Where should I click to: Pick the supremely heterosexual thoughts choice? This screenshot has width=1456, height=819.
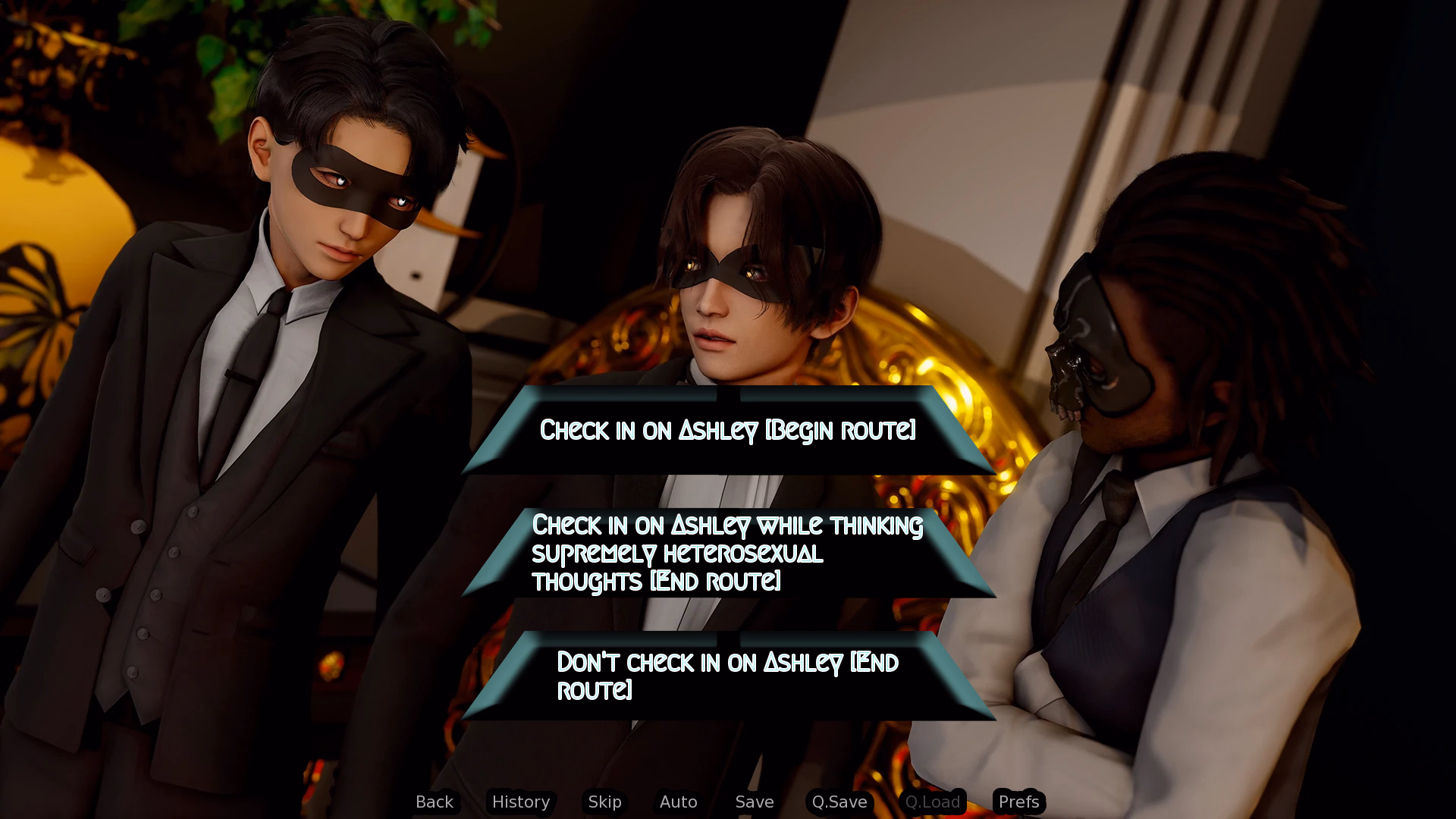(728, 553)
